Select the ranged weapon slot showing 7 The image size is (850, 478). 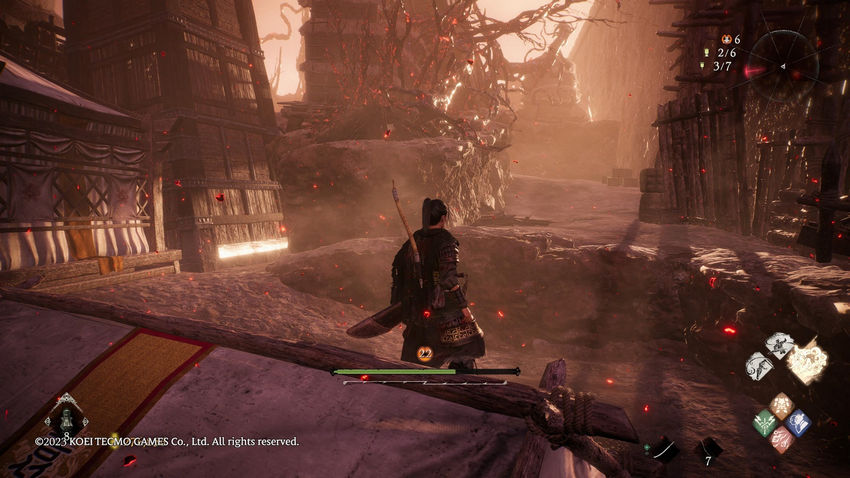(x=708, y=448)
